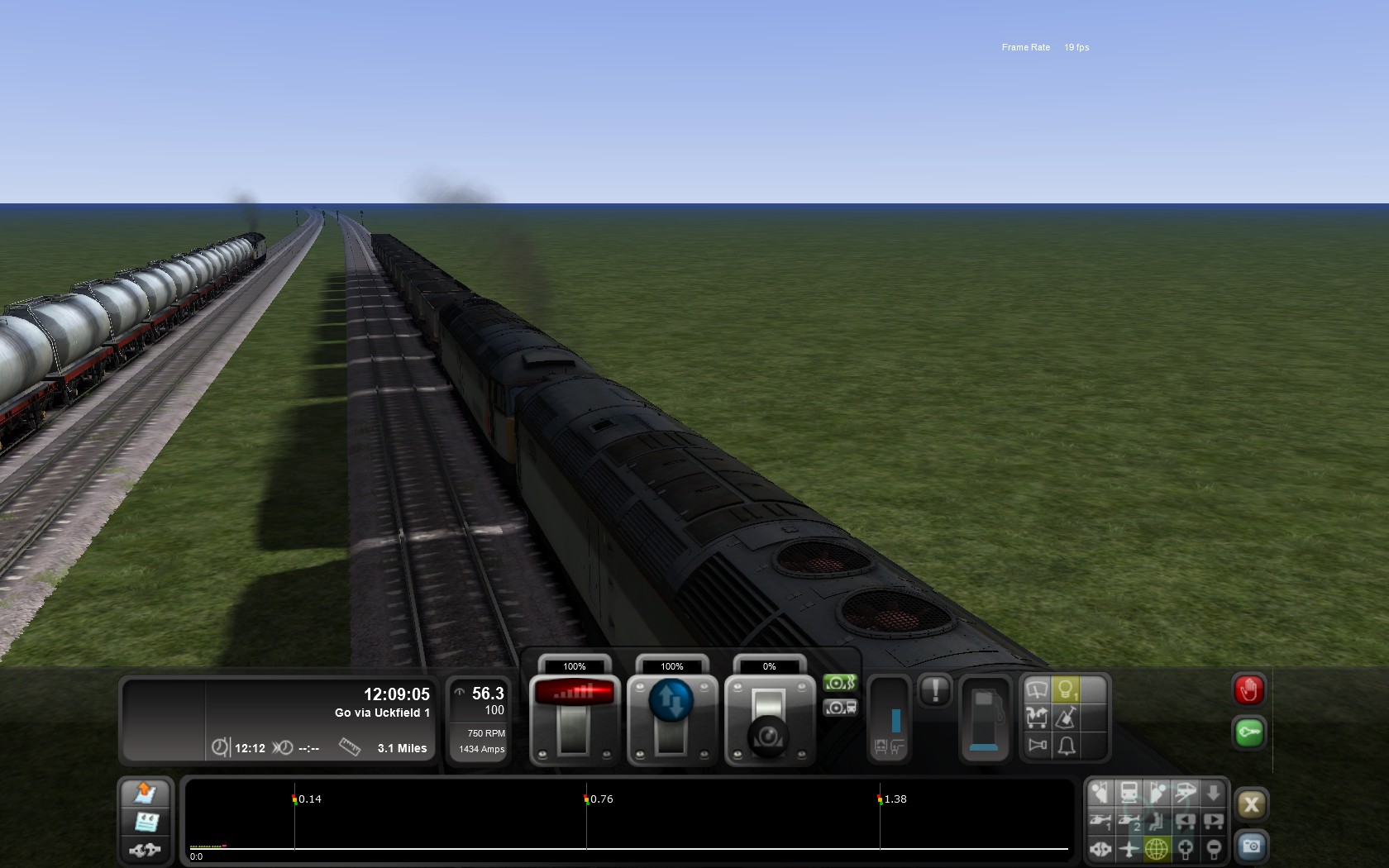Ring the bell
This screenshot has width=1389, height=868.
coord(1066,746)
